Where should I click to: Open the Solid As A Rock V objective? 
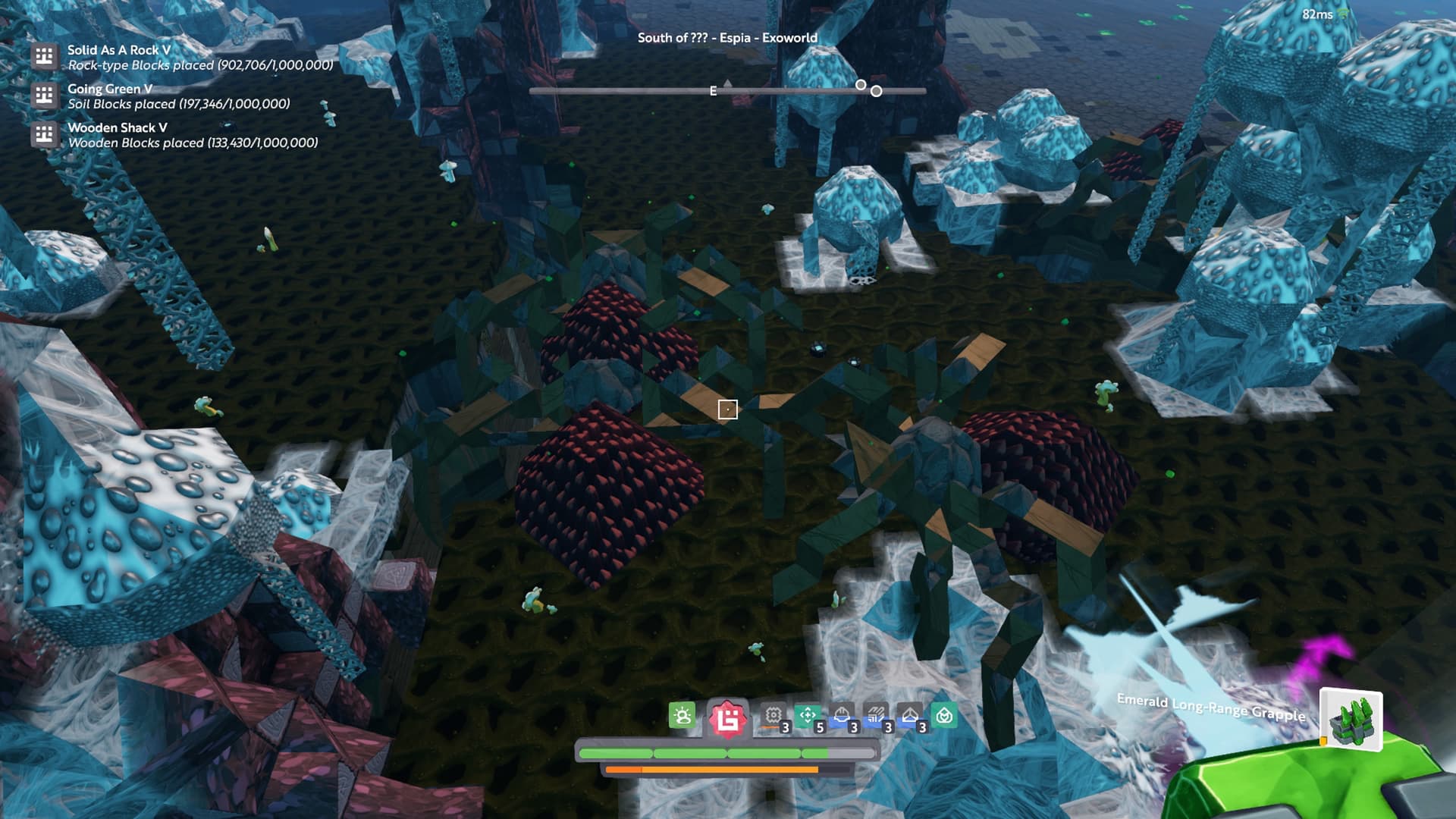tap(119, 50)
